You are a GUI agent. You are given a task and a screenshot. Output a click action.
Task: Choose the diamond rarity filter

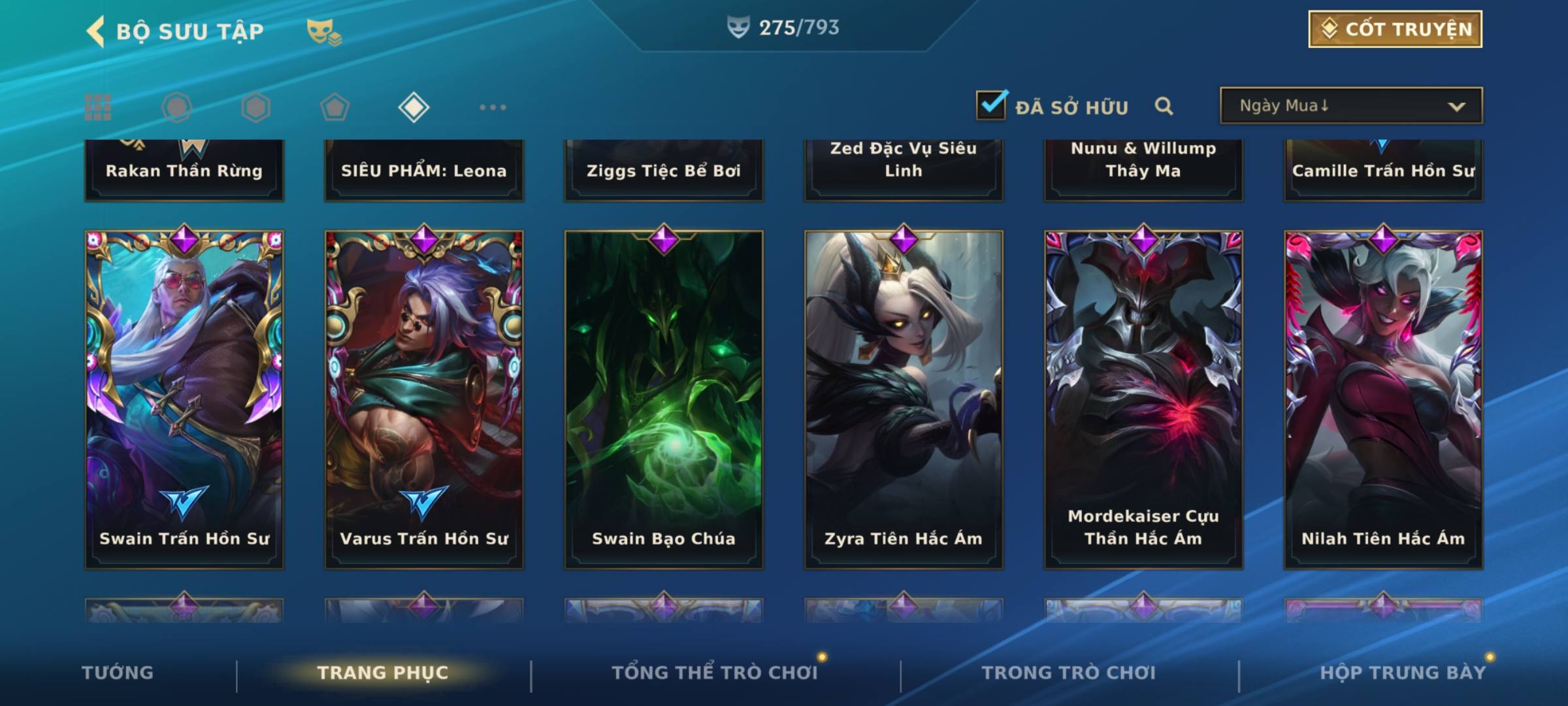point(414,107)
